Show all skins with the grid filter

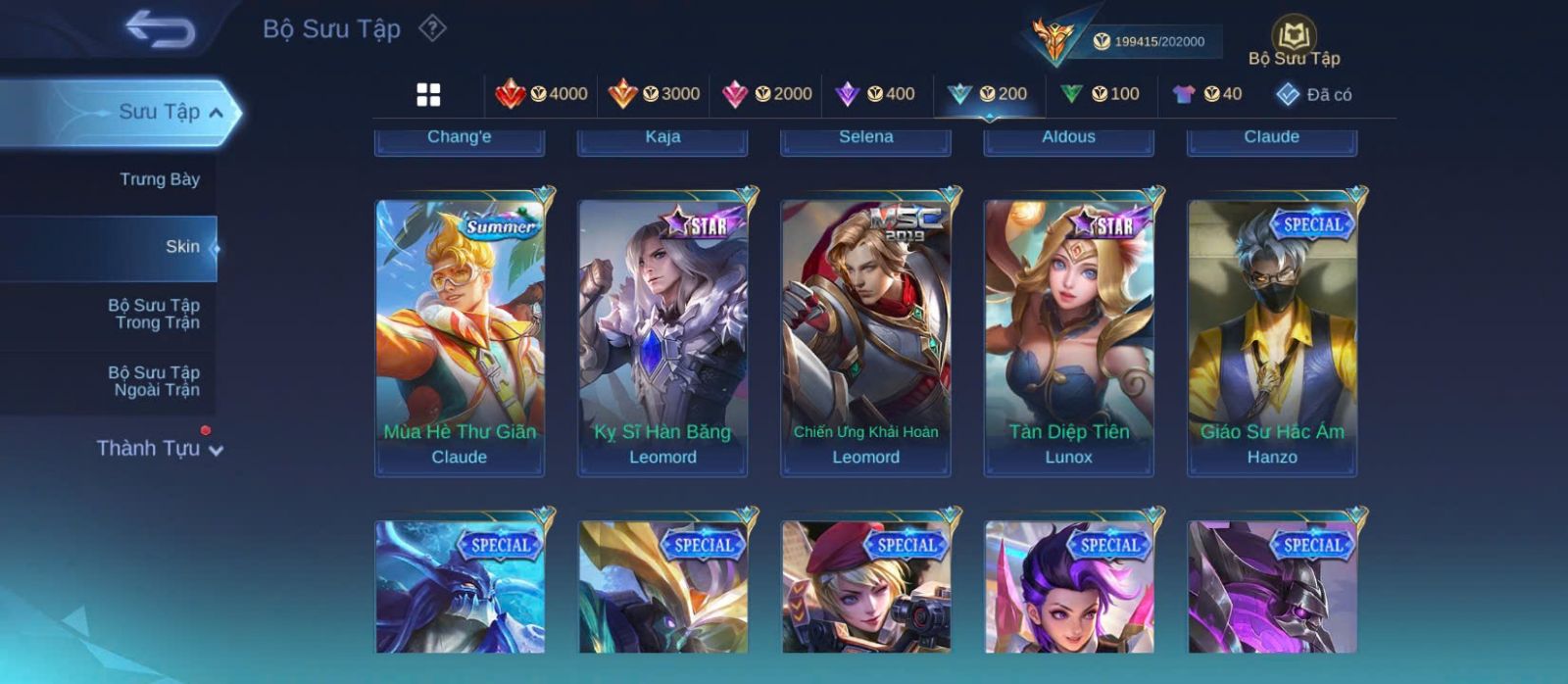pos(428,94)
